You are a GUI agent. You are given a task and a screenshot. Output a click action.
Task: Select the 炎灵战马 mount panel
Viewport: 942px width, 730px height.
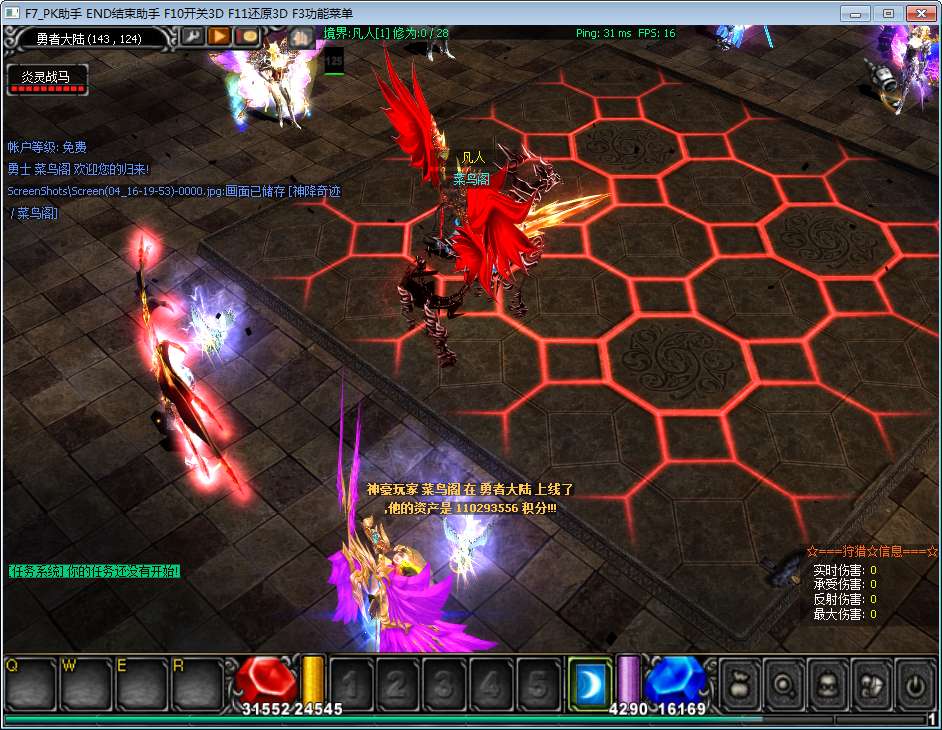point(47,79)
